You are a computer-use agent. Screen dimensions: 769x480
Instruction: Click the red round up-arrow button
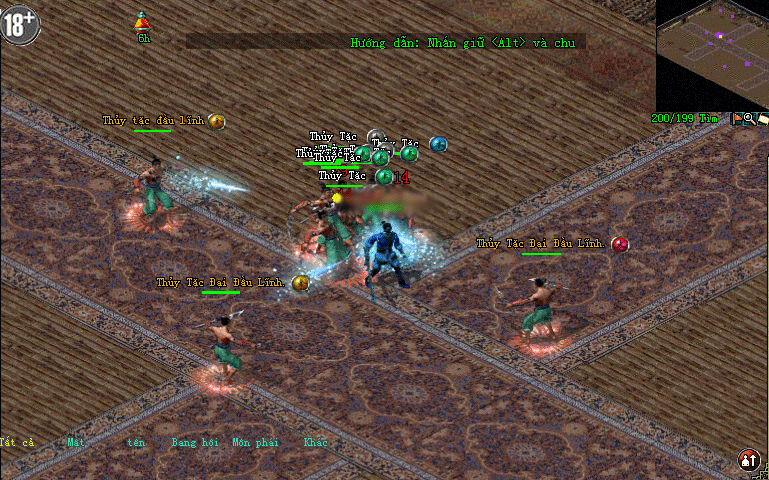click(x=748, y=460)
